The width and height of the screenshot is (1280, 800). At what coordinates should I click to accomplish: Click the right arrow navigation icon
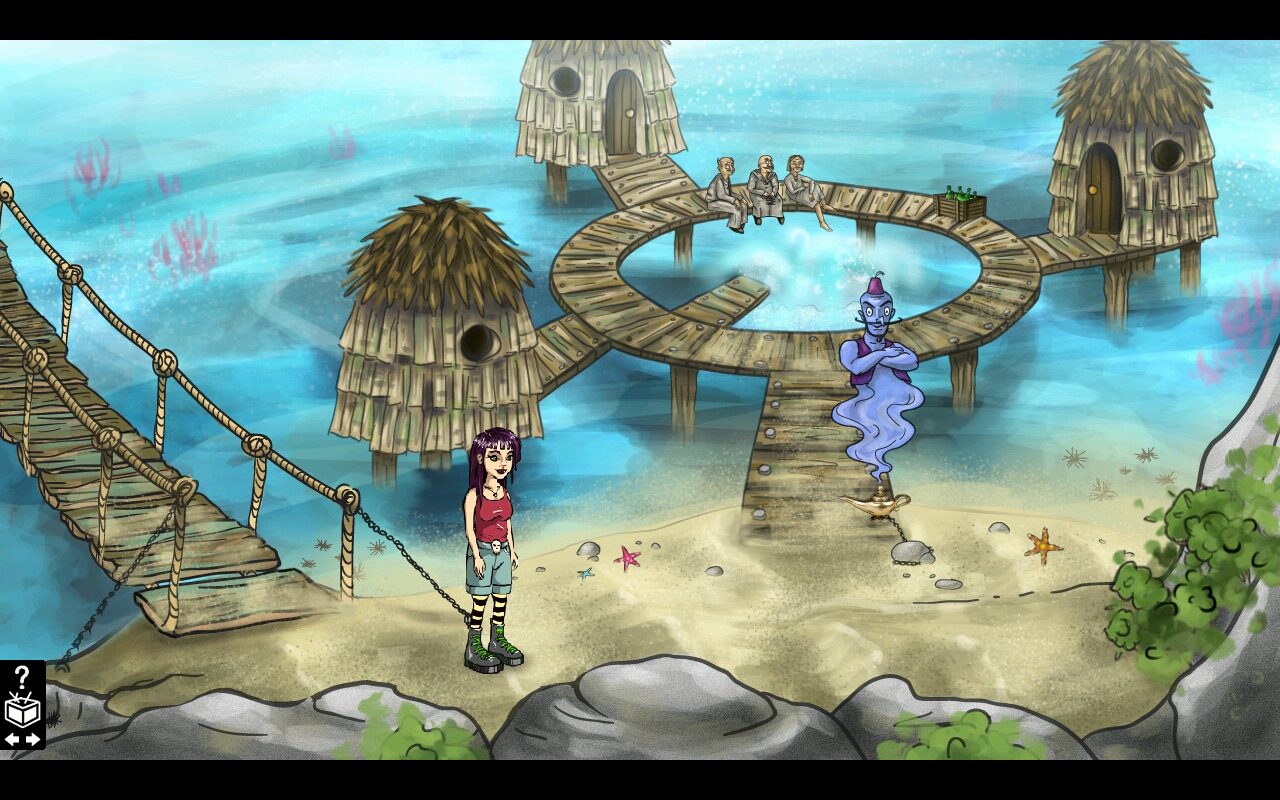[x=31, y=740]
